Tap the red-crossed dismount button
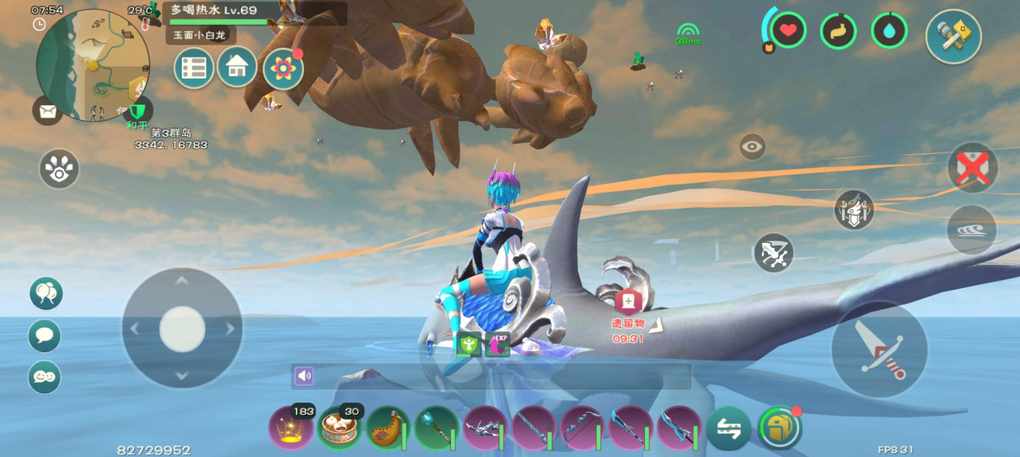This screenshot has width=1020, height=457. [971, 167]
